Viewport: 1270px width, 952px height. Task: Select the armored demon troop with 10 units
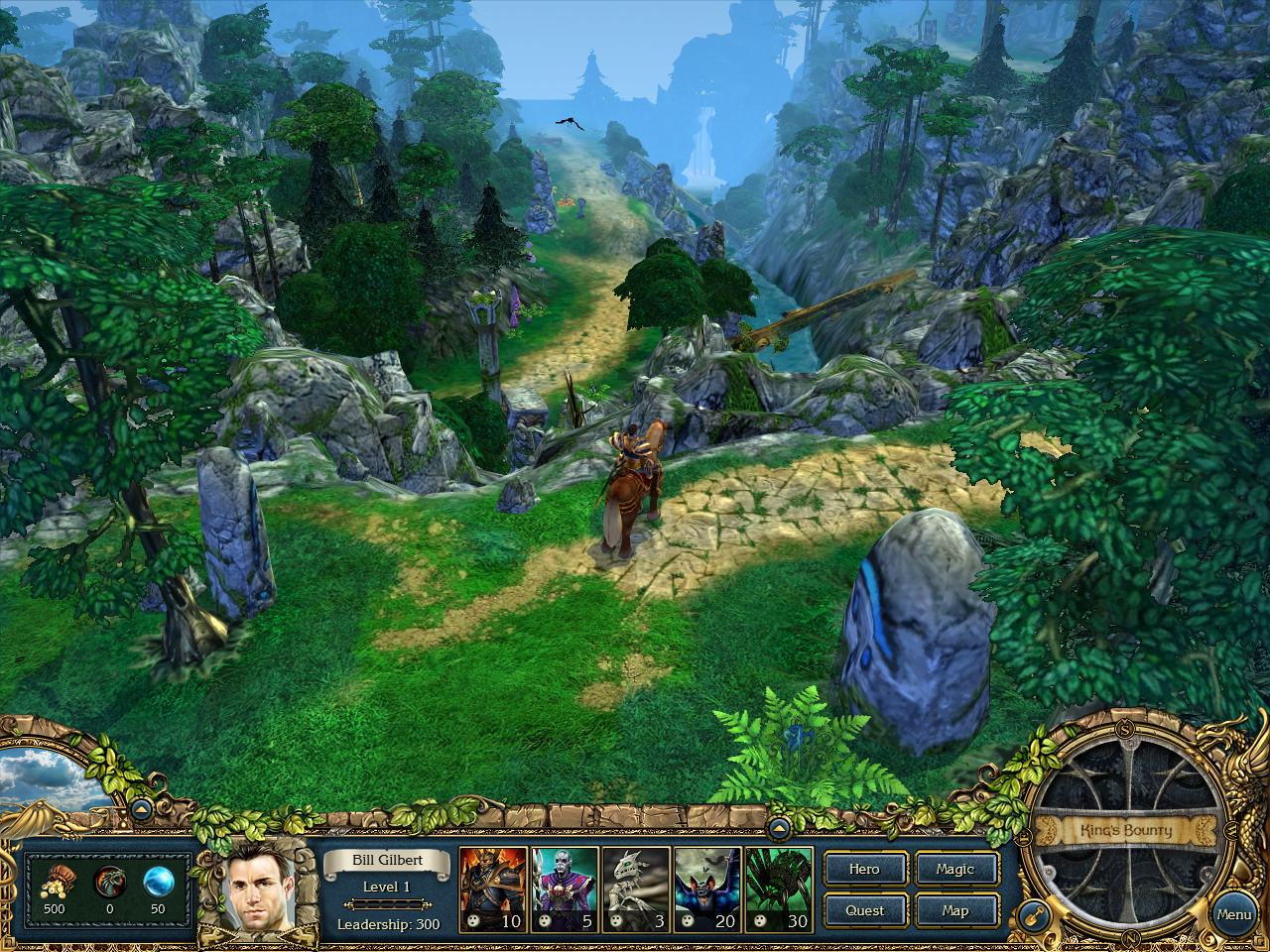493,890
